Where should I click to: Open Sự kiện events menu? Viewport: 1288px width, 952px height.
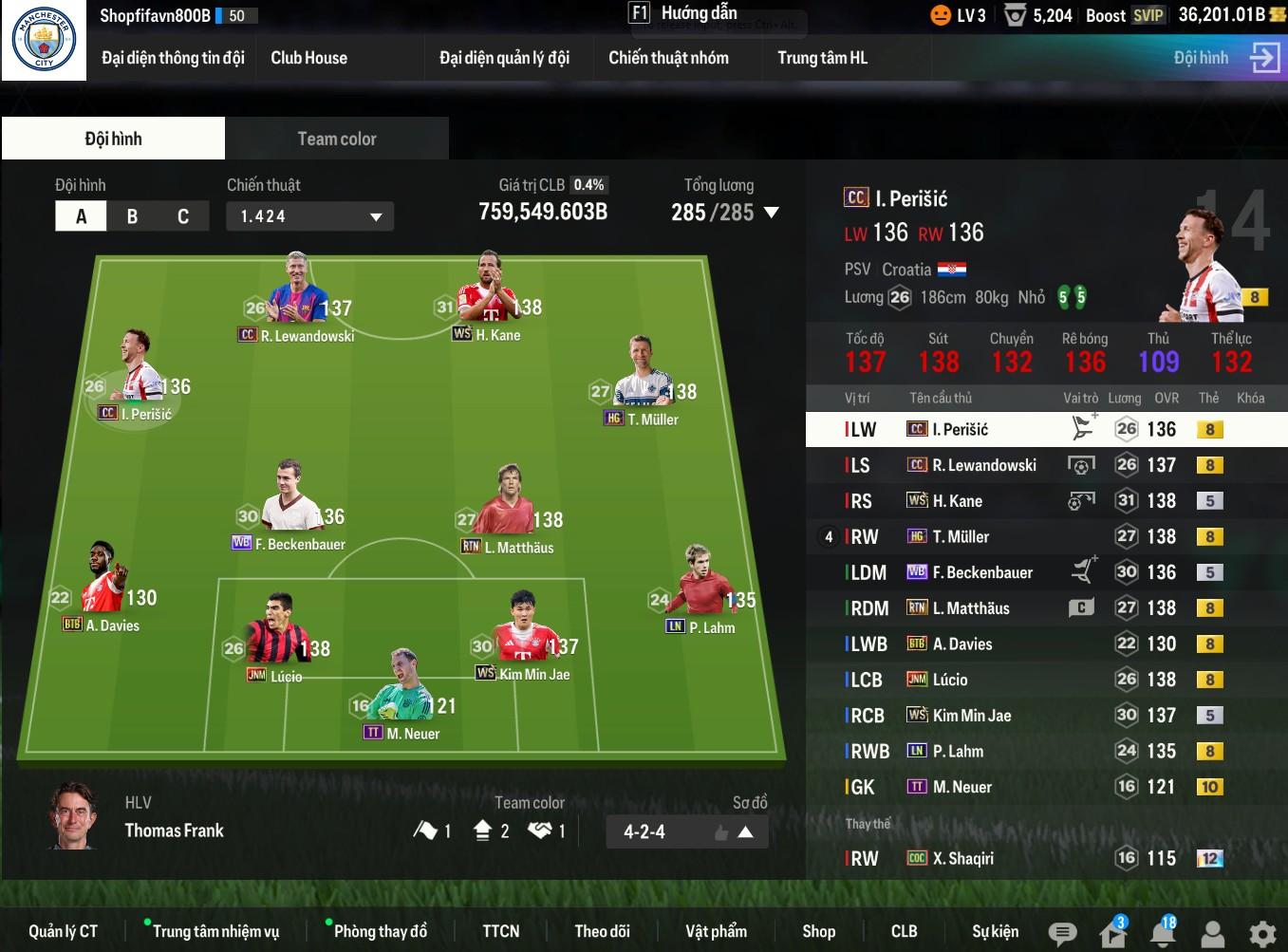pyautogui.click(x=995, y=931)
